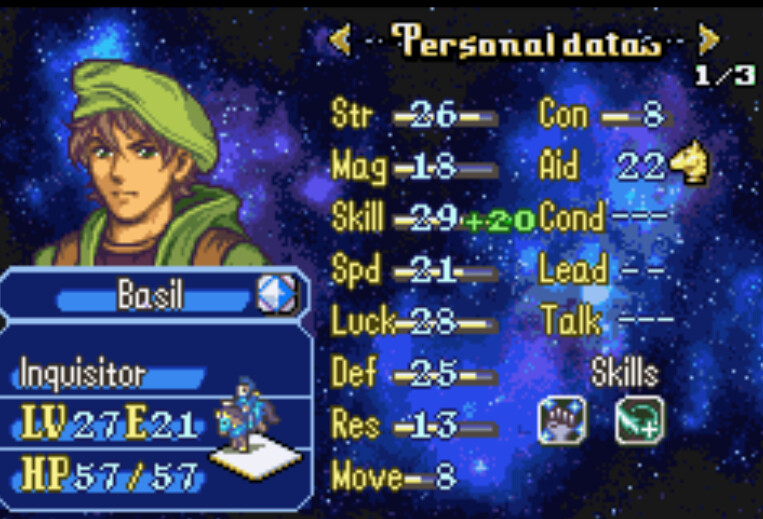Select the sparkling hand skill icon
This screenshot has width=763, height=519.
point(561,421)
